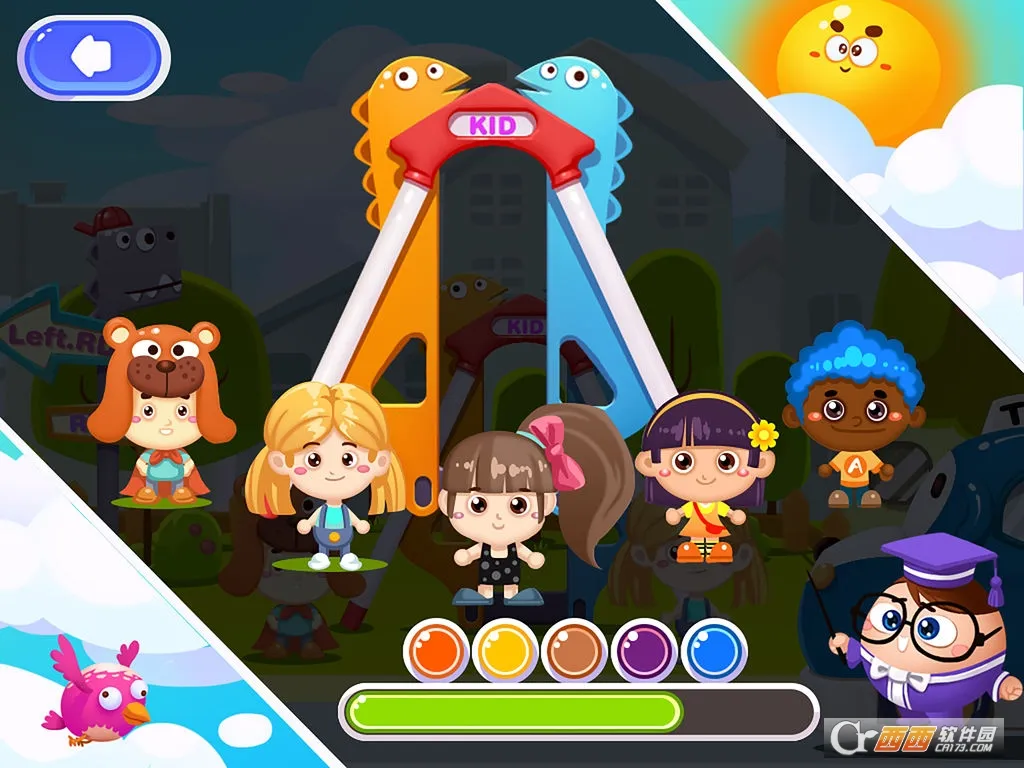Choose the yellow color ball
Screen dimensions: 1024x768
[505, 651]
